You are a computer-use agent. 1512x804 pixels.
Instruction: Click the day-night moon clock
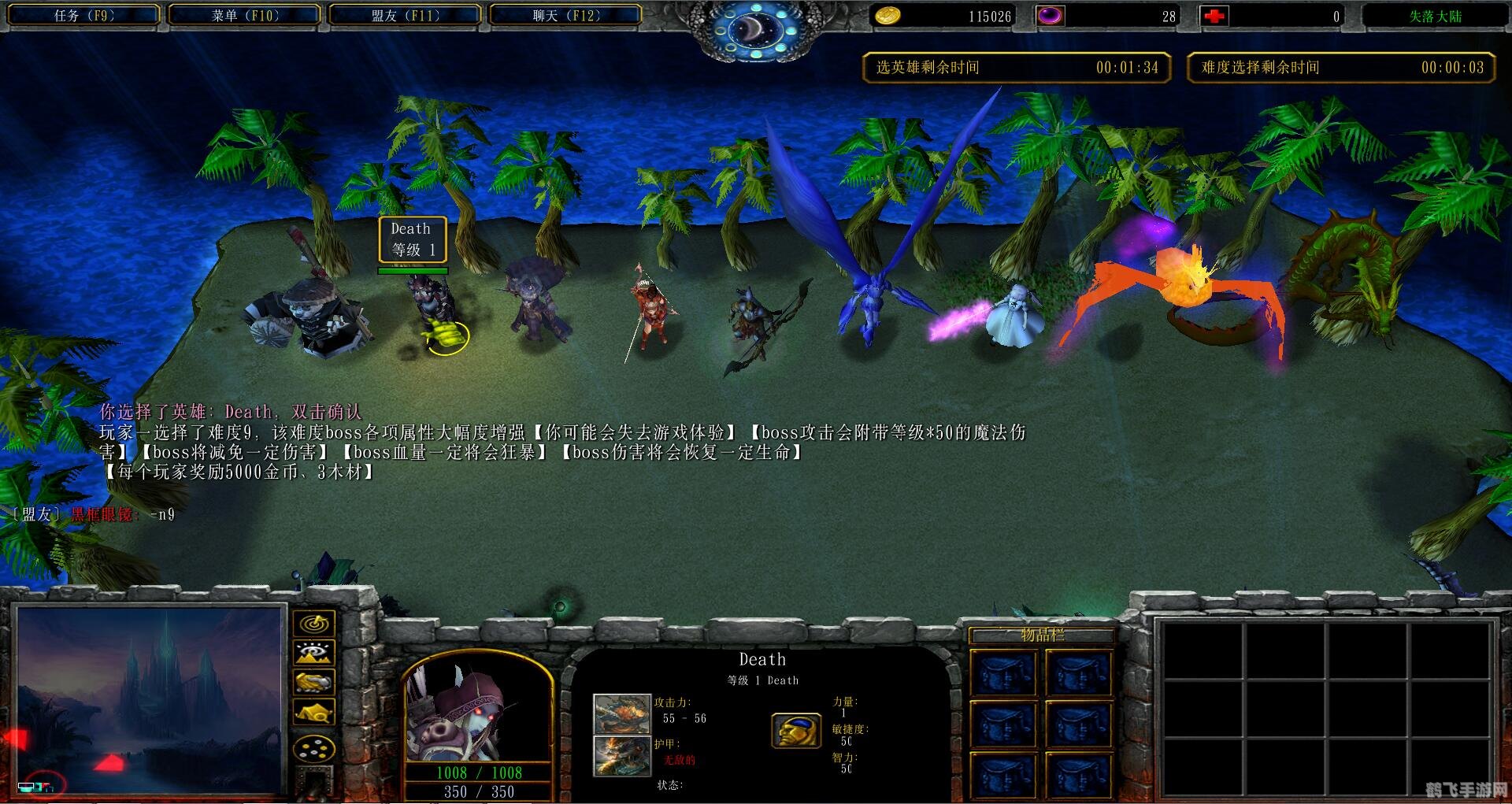pos(755,29)
